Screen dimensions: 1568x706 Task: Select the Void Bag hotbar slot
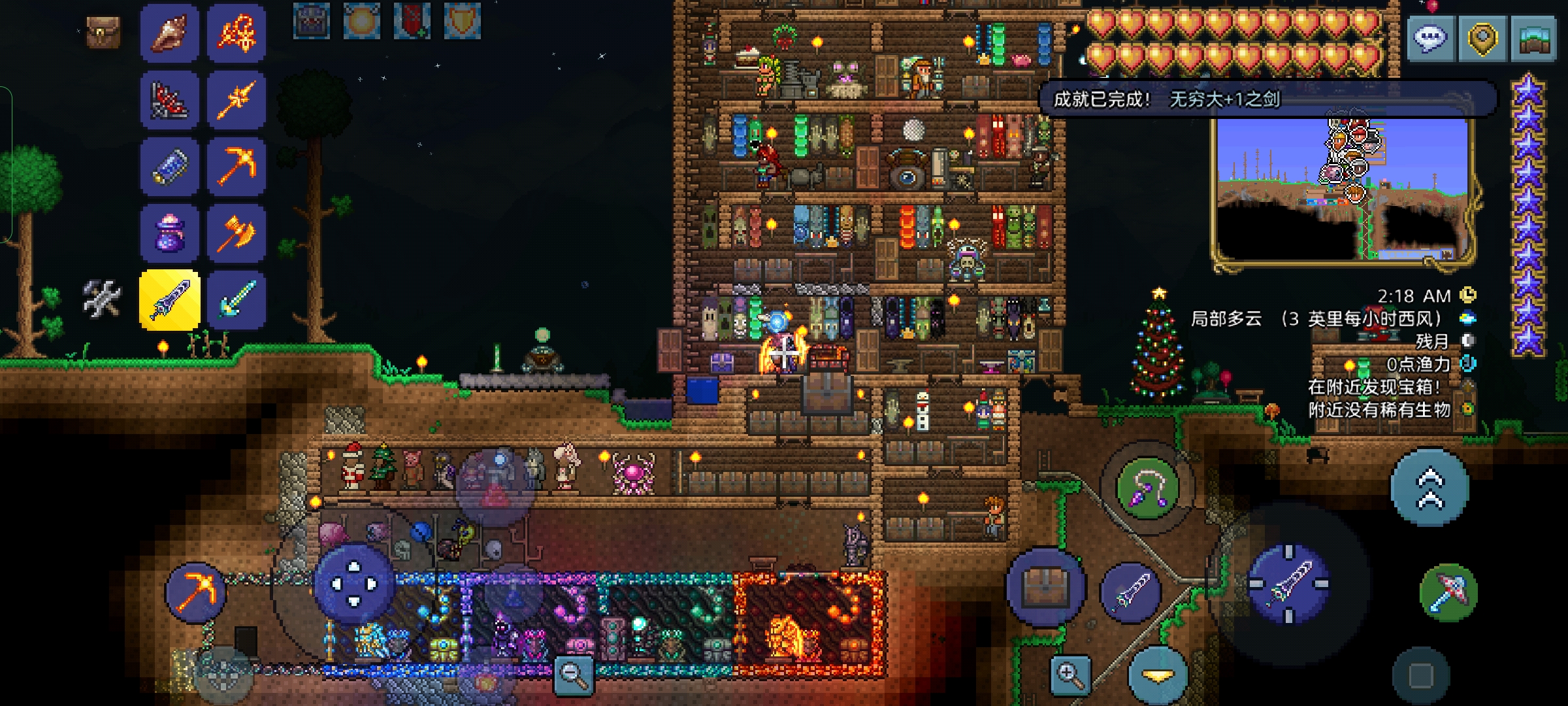tap(169, 233)
